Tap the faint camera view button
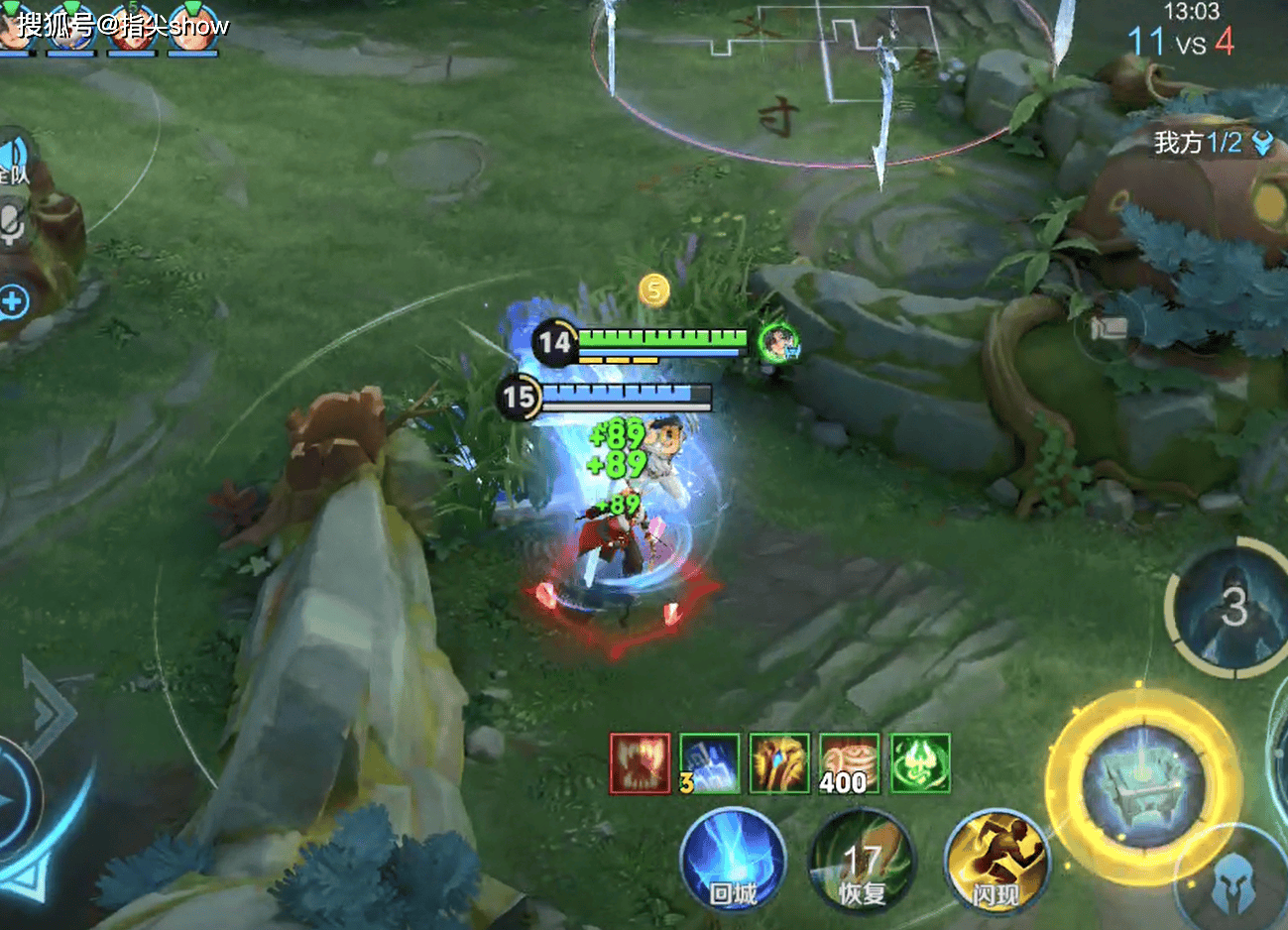Screen dimensions: 1288x930 tap(1110, 326)
